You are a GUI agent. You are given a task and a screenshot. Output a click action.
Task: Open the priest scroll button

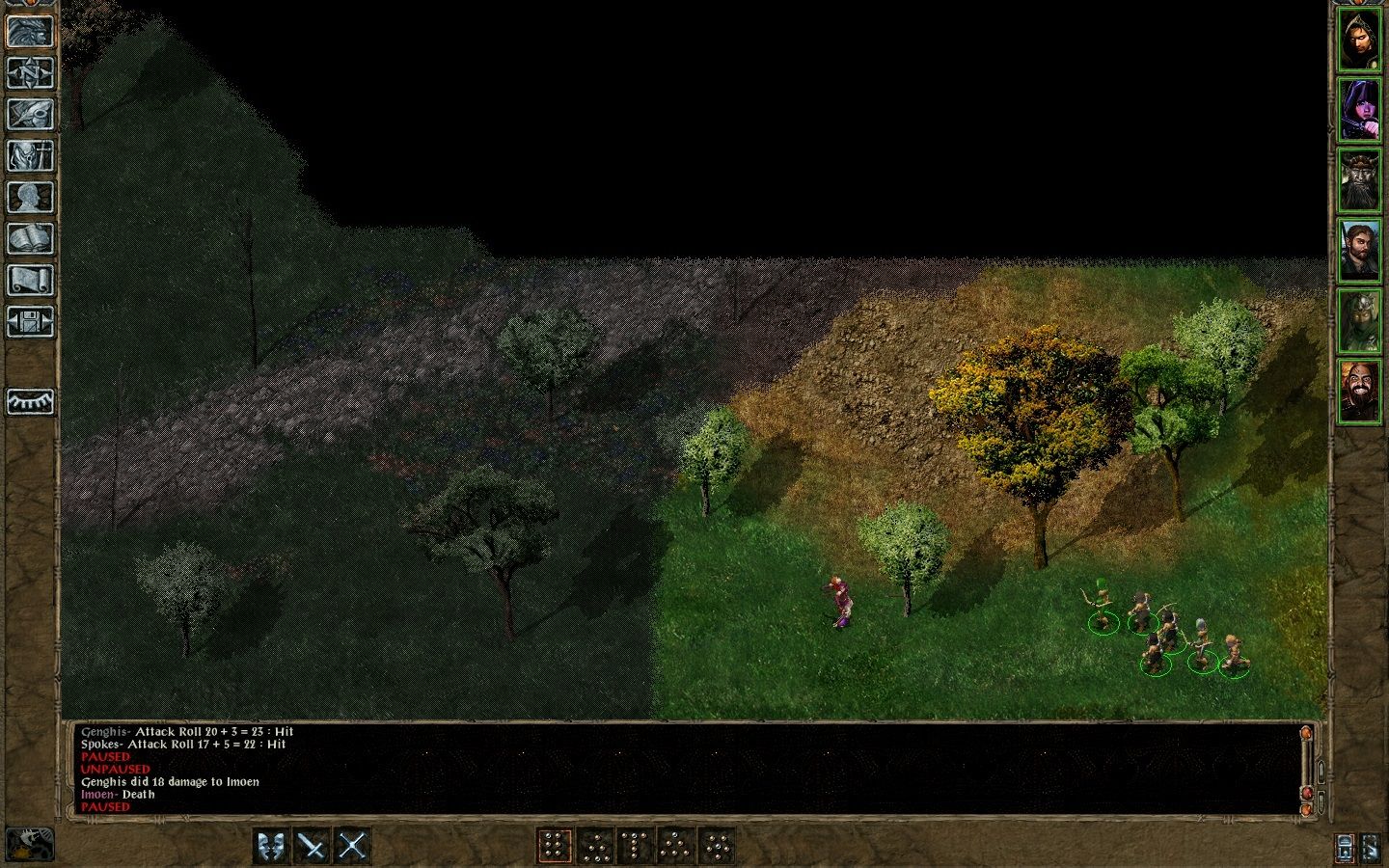click(x=30, y=280)
